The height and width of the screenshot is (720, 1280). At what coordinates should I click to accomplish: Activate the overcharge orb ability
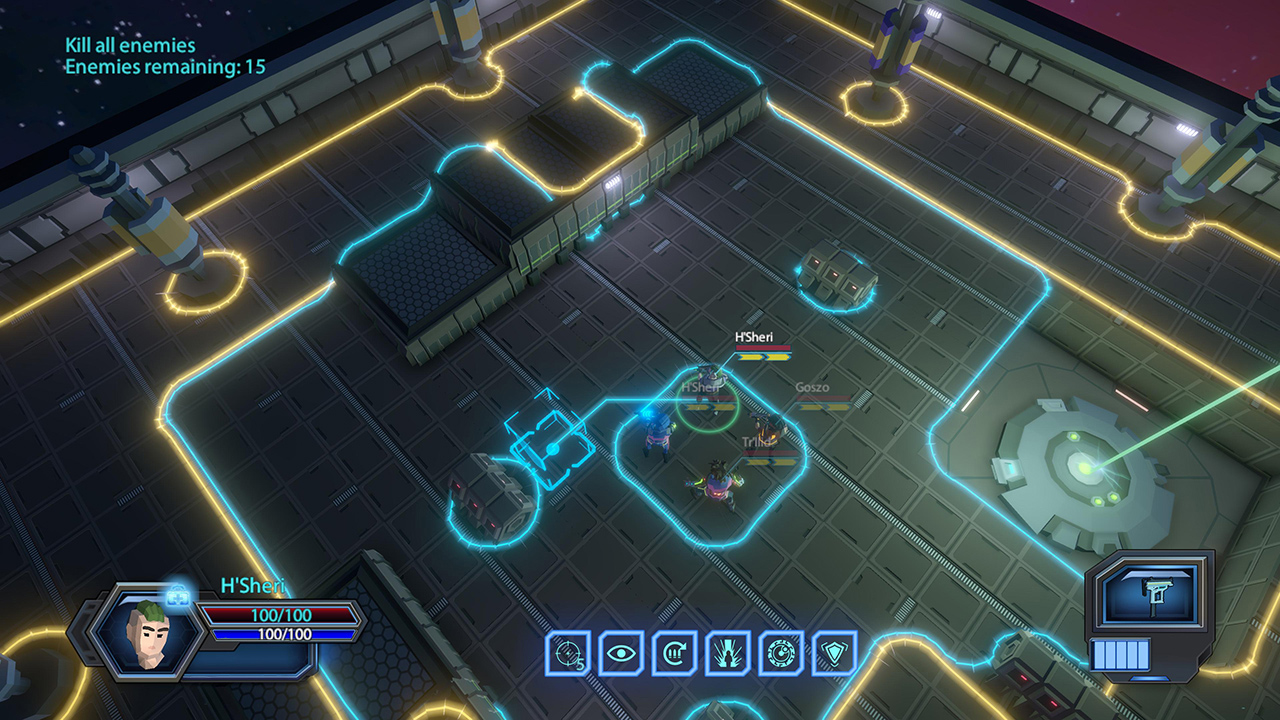(779, 651)
